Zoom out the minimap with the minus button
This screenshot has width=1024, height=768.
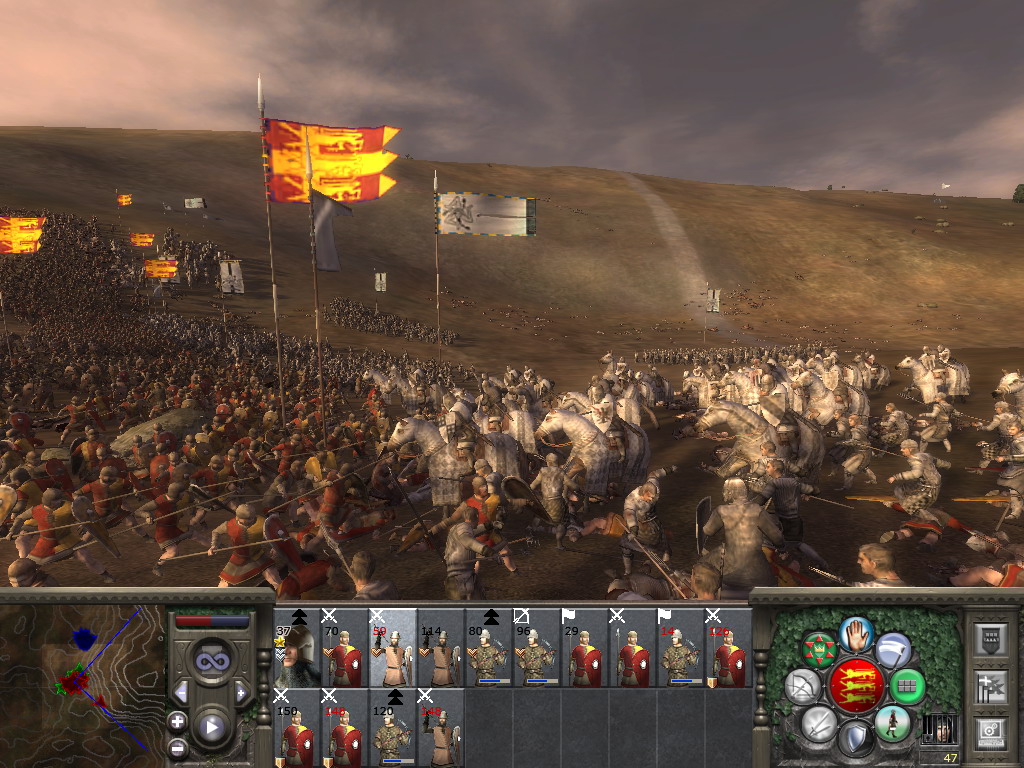(x=178, y=747)
